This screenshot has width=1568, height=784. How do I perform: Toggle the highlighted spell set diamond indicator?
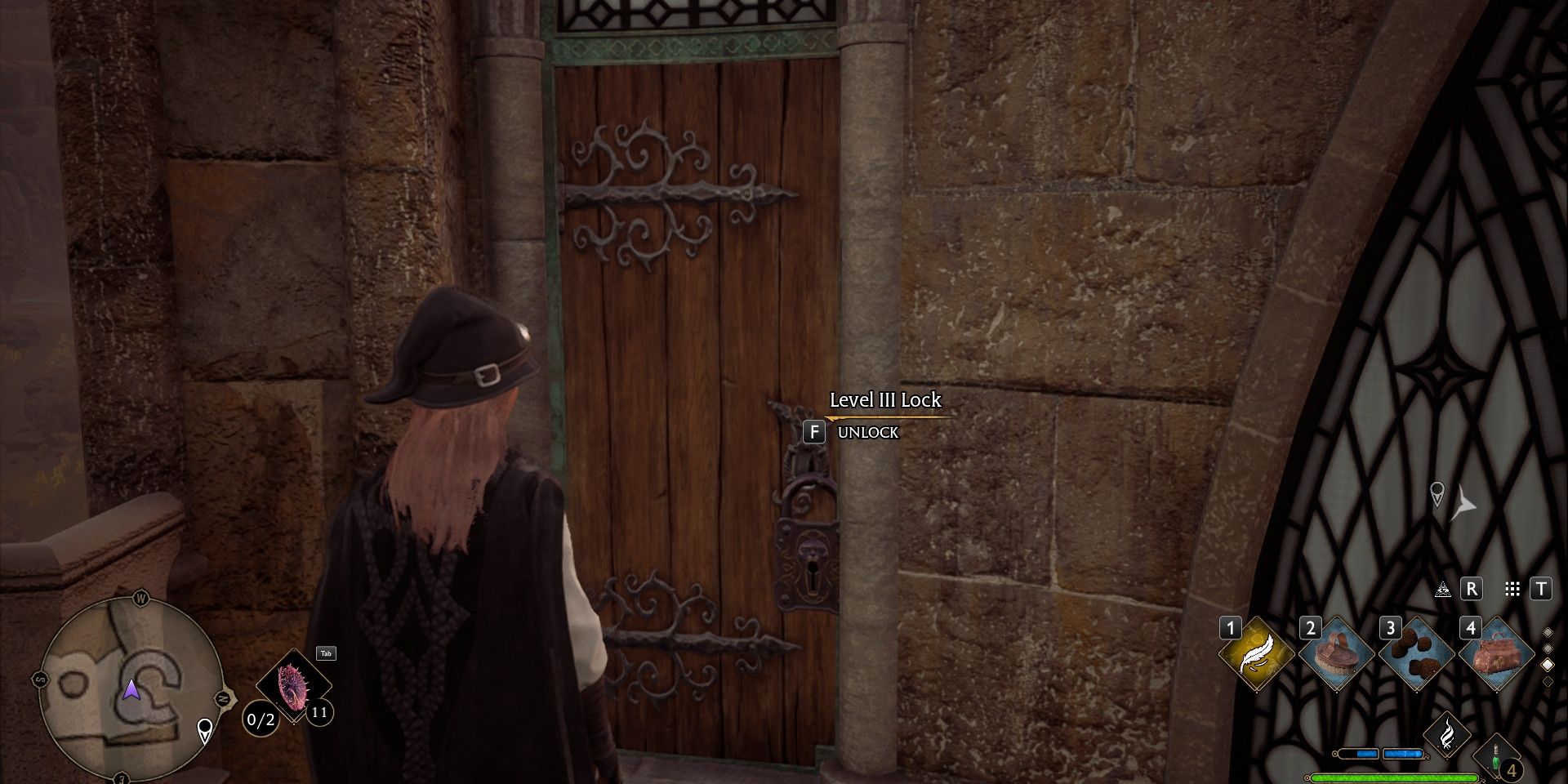pos(1547,665)
